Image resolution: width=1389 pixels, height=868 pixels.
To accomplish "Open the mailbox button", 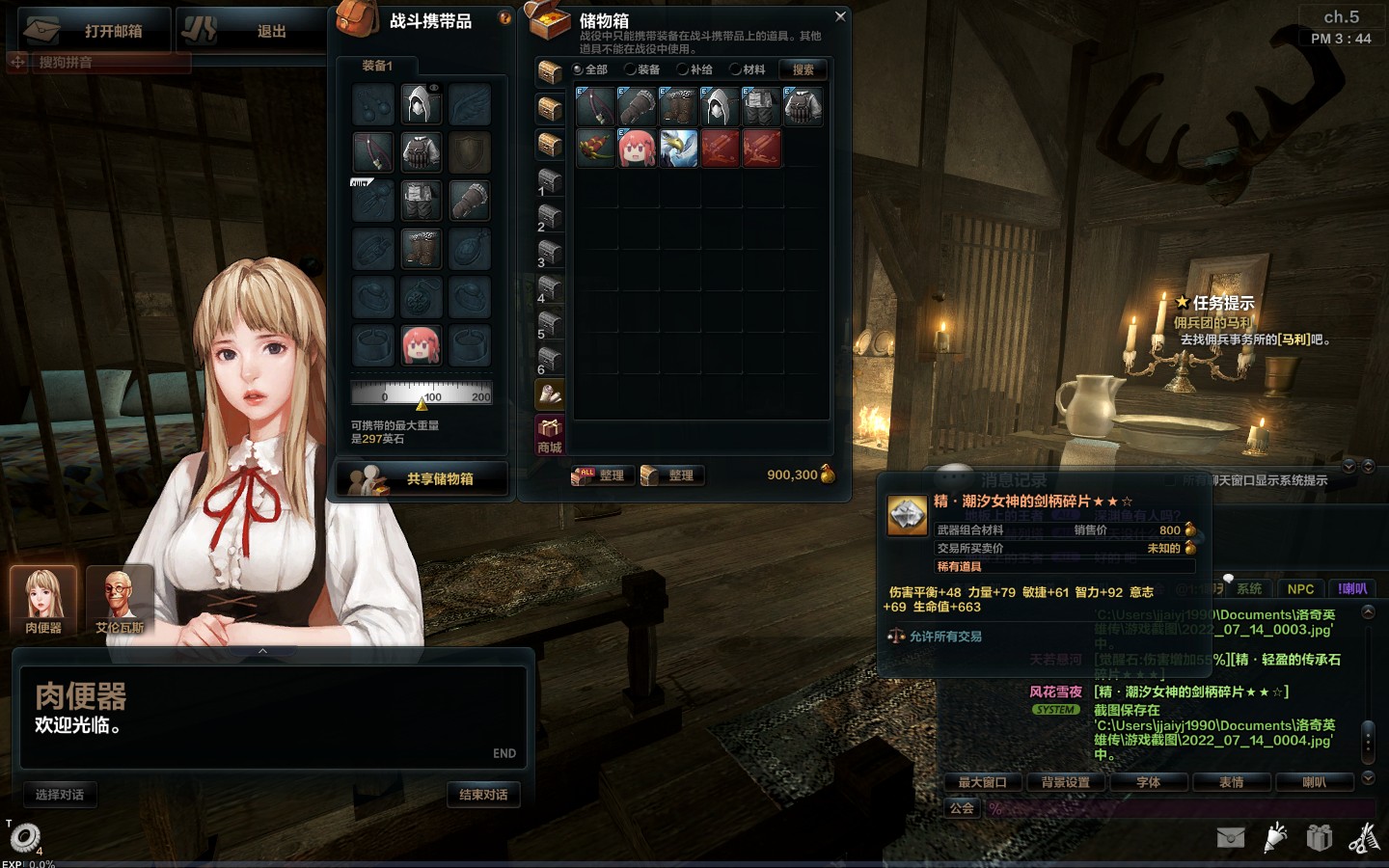I will 95,31.
